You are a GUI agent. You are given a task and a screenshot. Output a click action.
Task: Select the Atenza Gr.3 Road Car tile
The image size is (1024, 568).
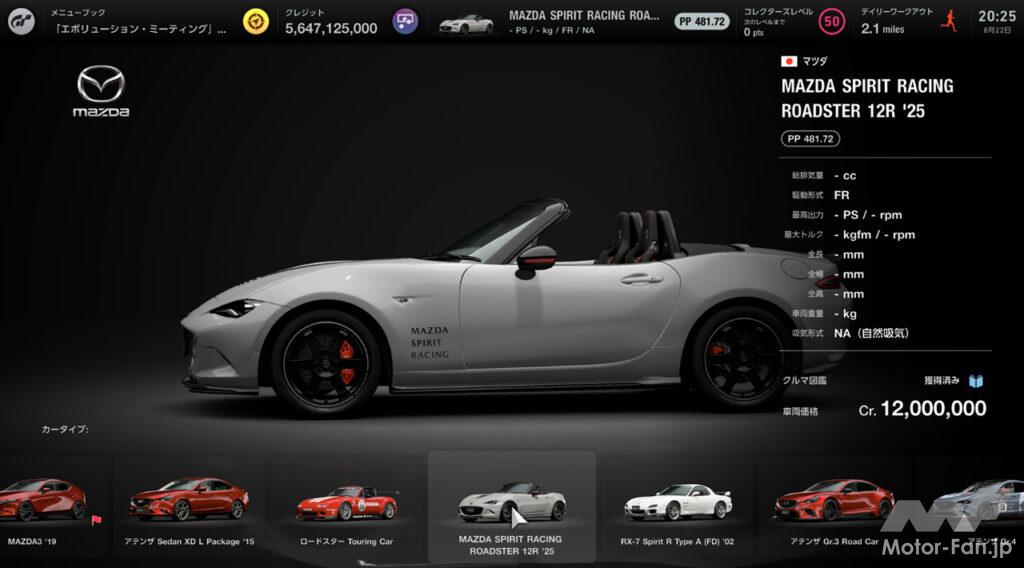(x=834, y=505)
